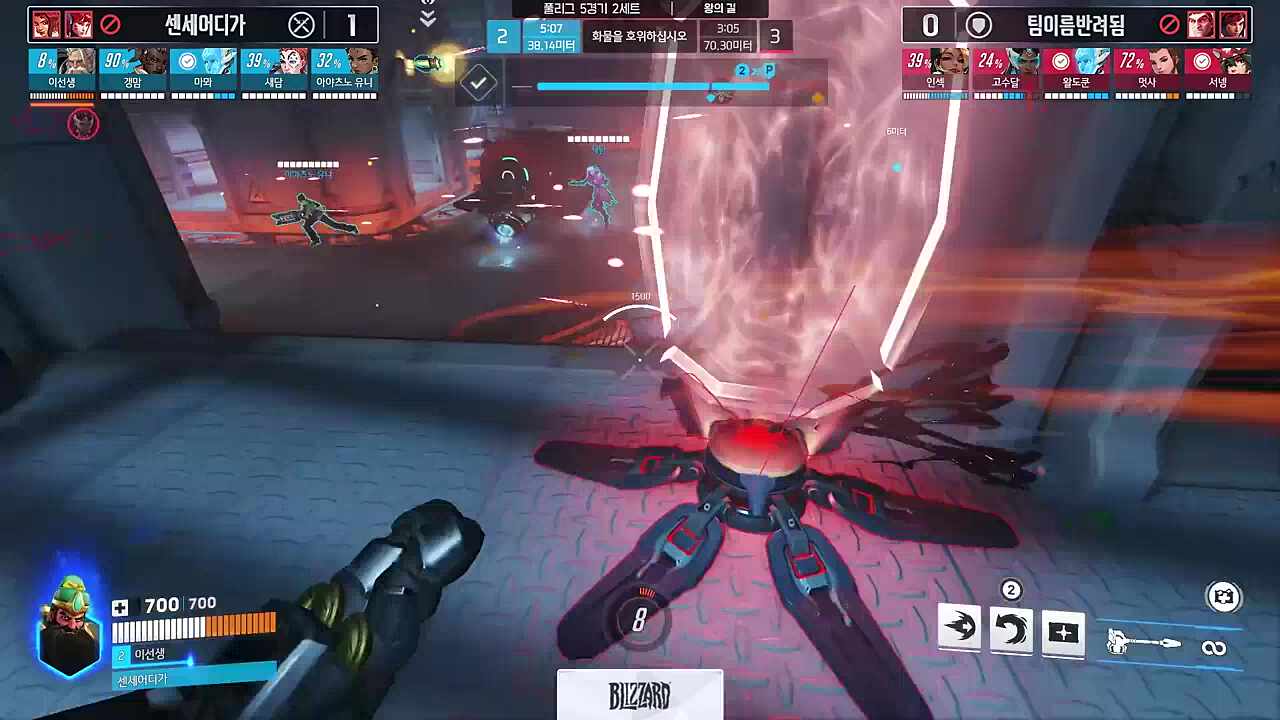Viewport: 1280px width, 720px height.
Task: Activate the Charge ability icon
Action: click(959, 630)
